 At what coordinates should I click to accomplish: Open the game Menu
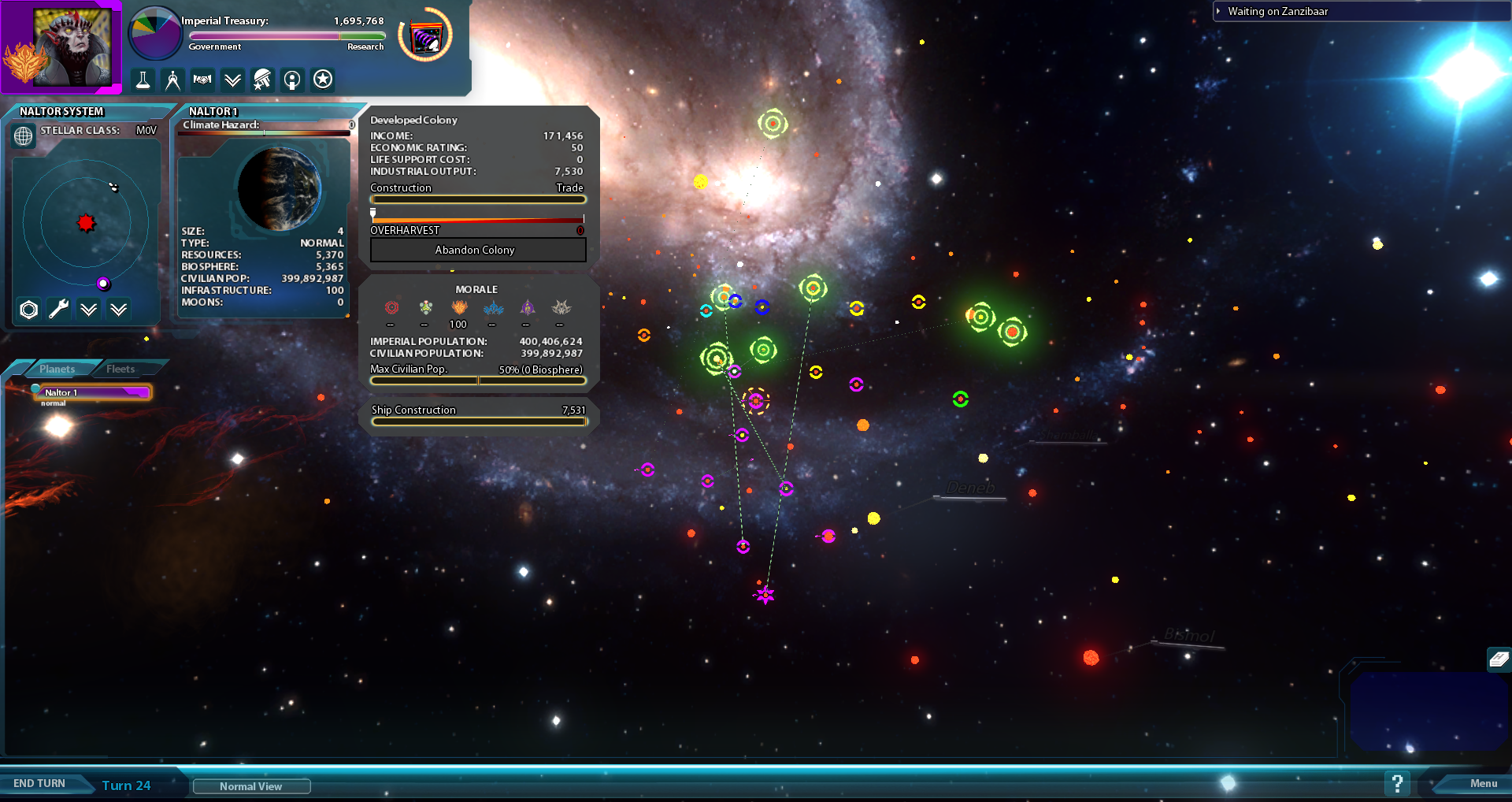click(x=1483, y=783)
